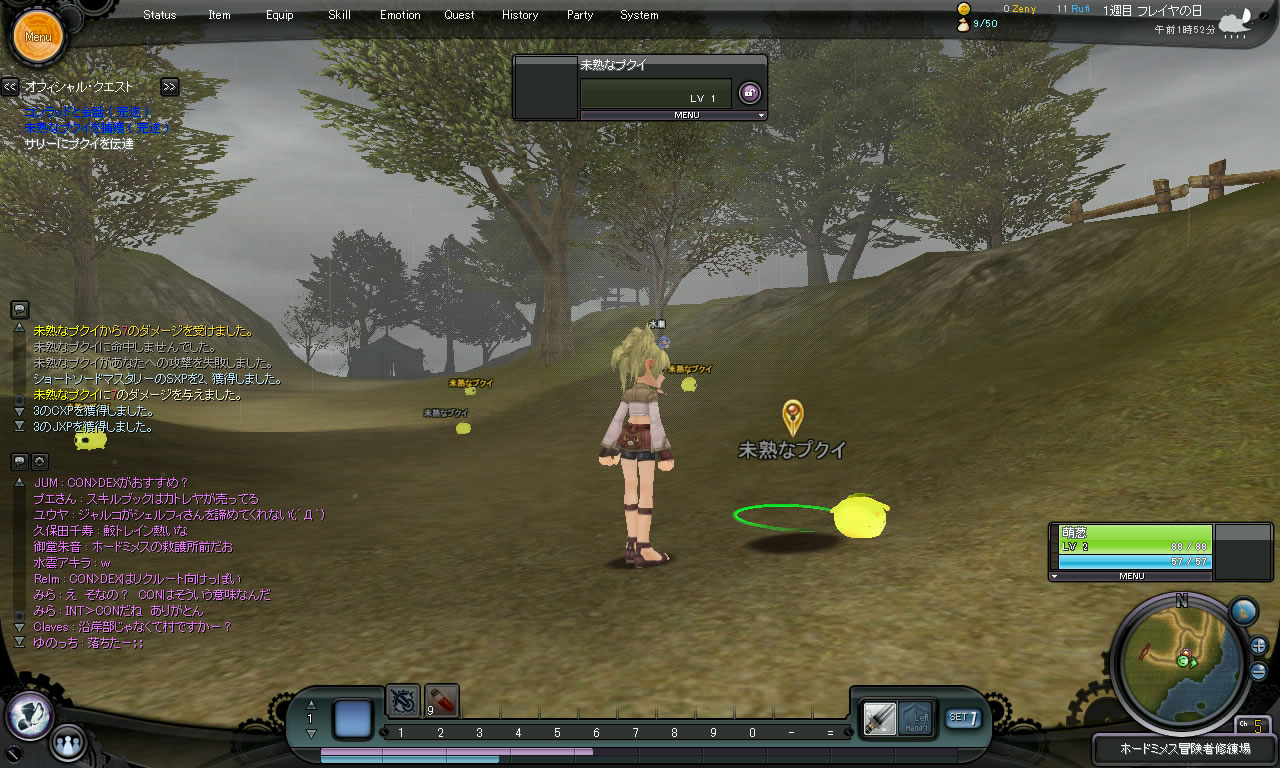
Task: Select the equipped sword weapon slot
Action: [880, 717]
